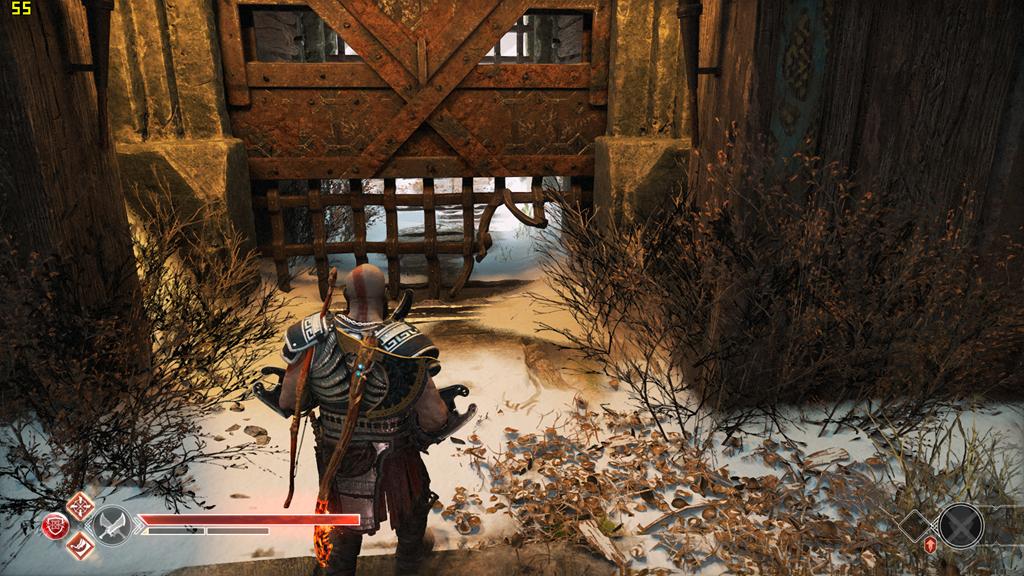Select the empty diamond slot beside companion circle
The image size is (1024, 576).
pyautogui.click(x=914, y=526)
